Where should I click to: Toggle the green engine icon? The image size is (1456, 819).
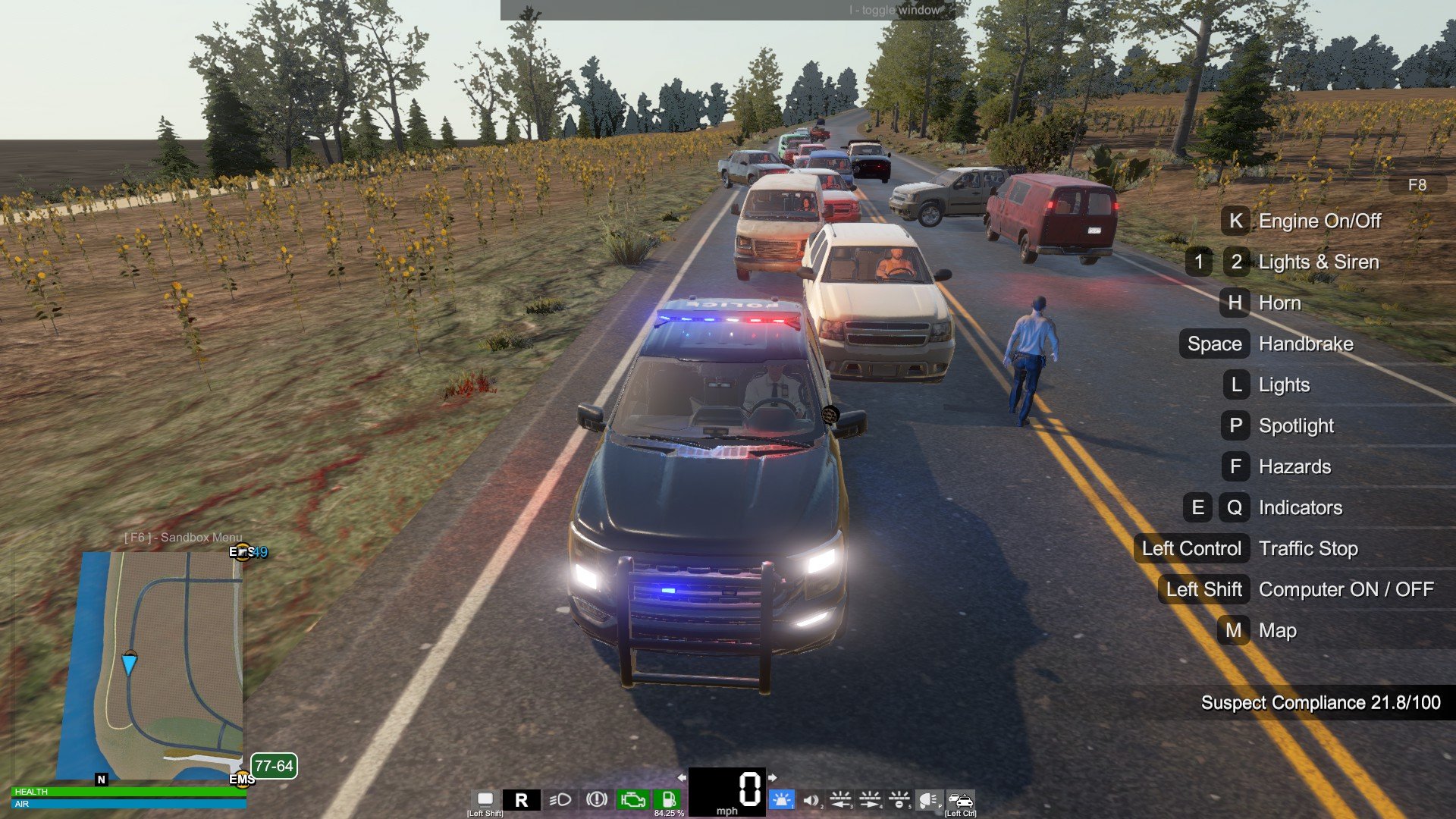632,799
